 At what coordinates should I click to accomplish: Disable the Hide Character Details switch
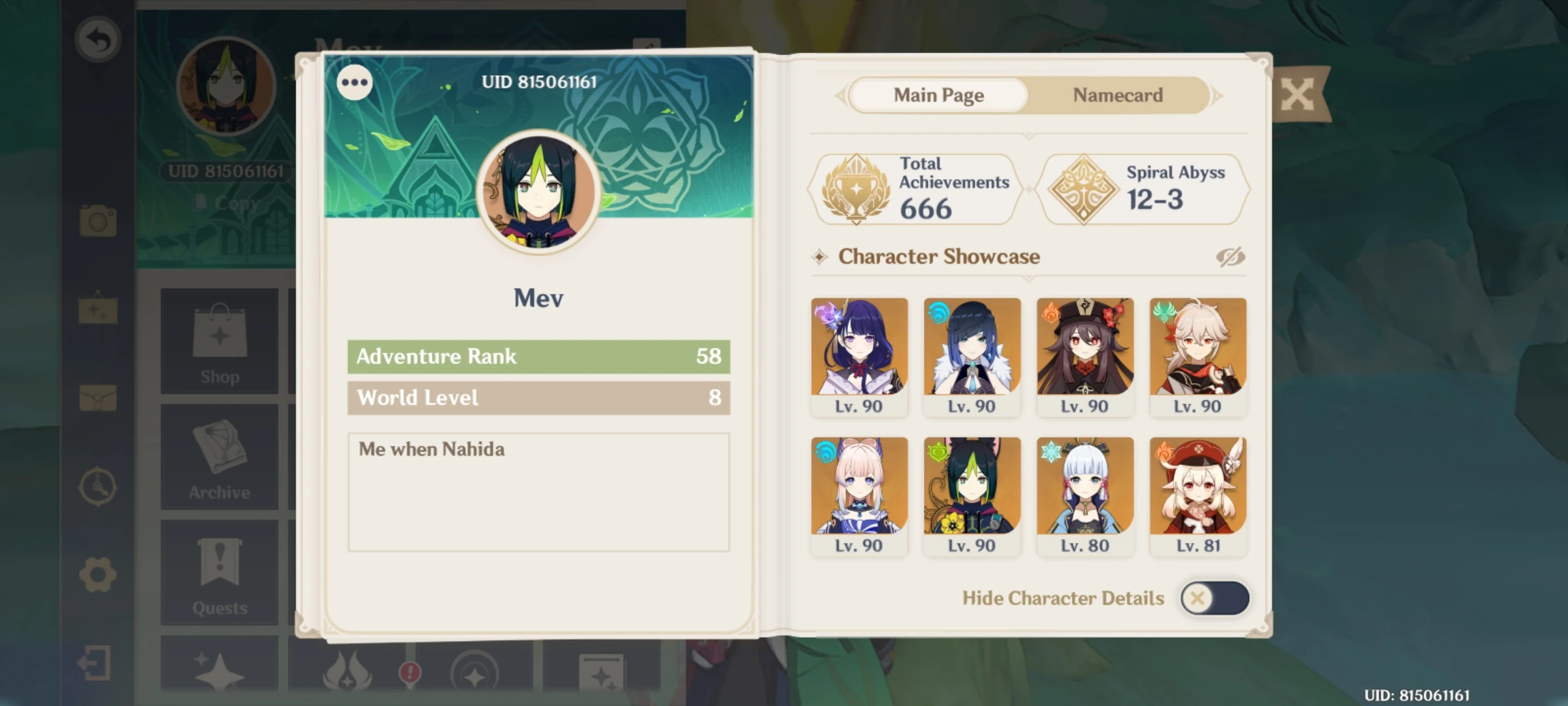[x=1213, y=598]
